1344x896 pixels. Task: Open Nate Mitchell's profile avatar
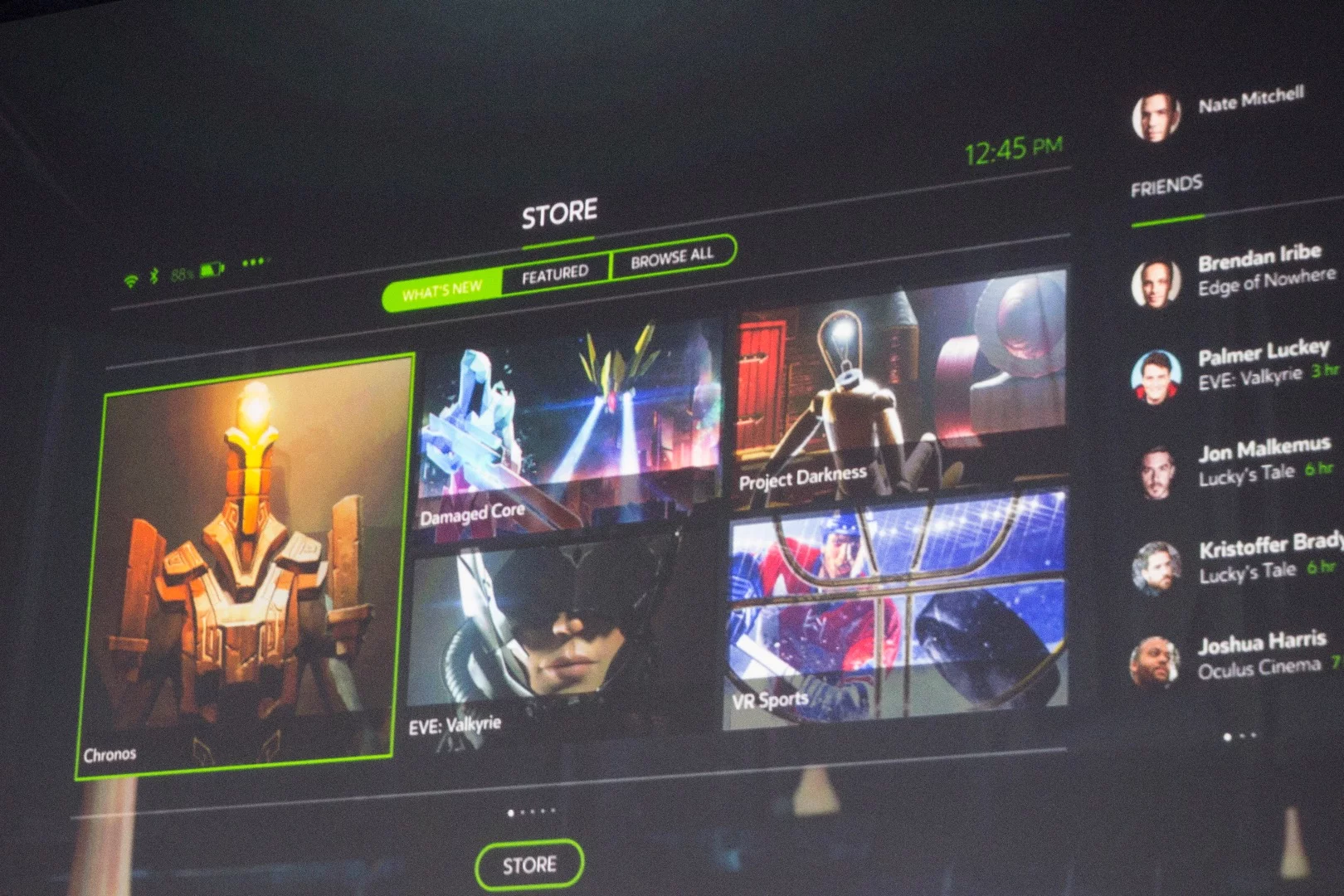(1155, 116)
